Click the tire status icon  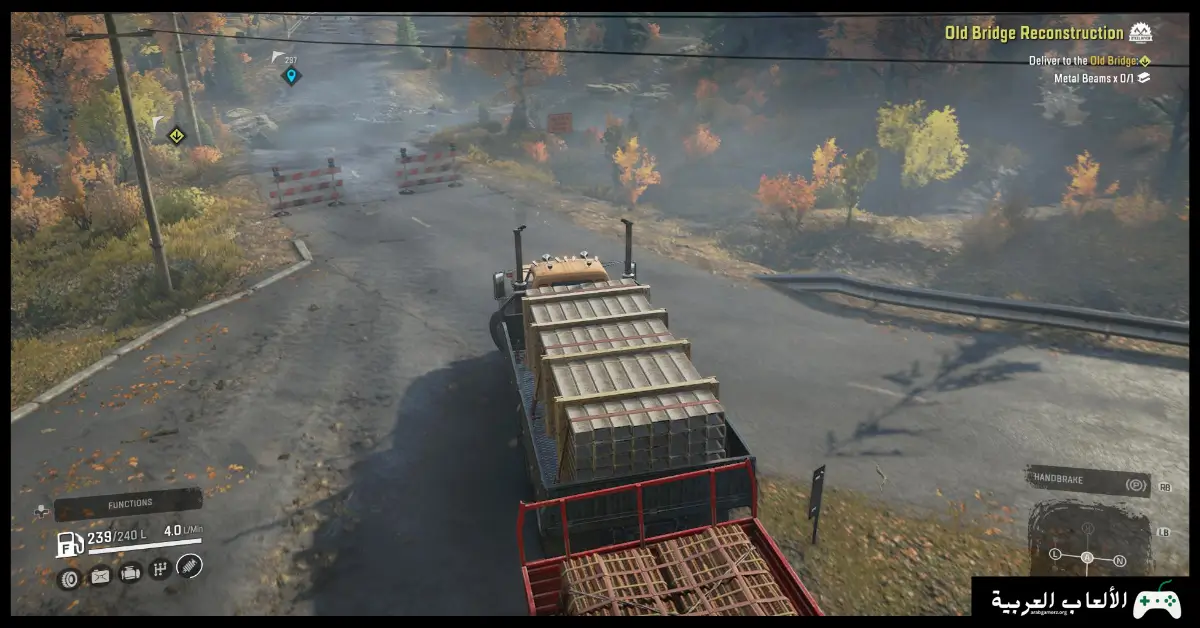(x=69, y=577)
